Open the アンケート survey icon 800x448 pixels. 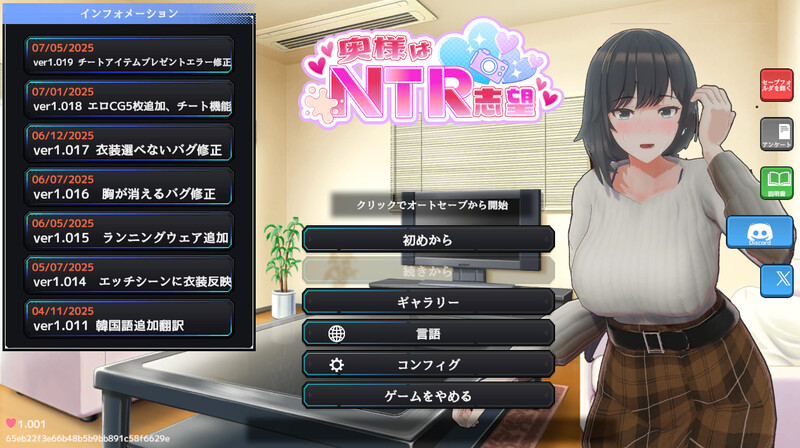[776, 136]
